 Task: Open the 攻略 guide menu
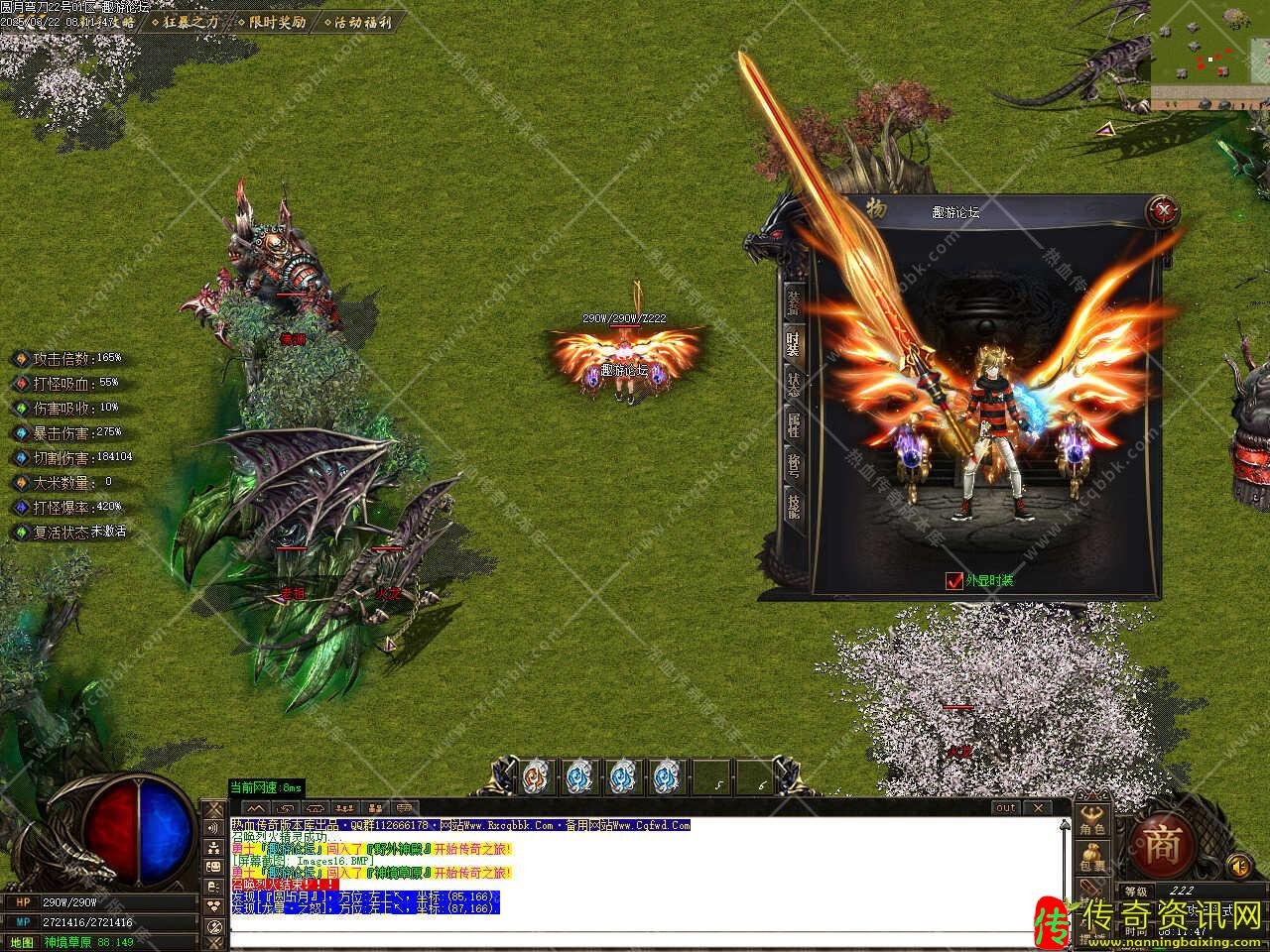pos(121,22)
